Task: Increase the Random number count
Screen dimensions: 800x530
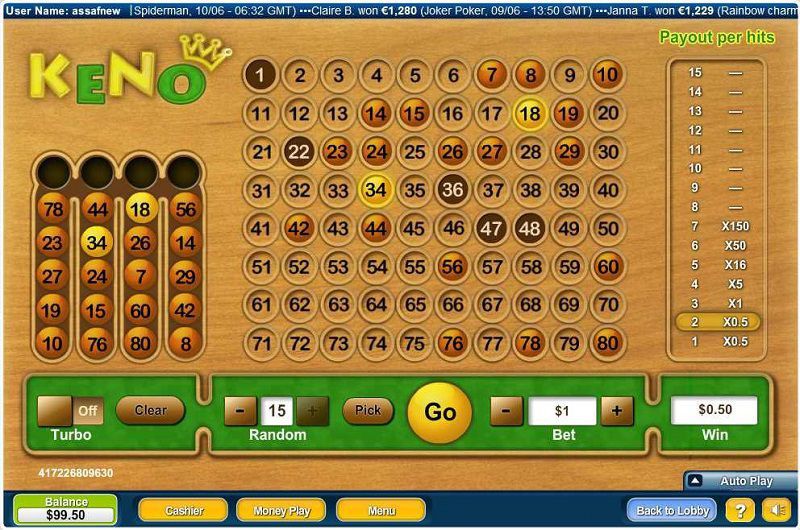Action: point(312,410)
